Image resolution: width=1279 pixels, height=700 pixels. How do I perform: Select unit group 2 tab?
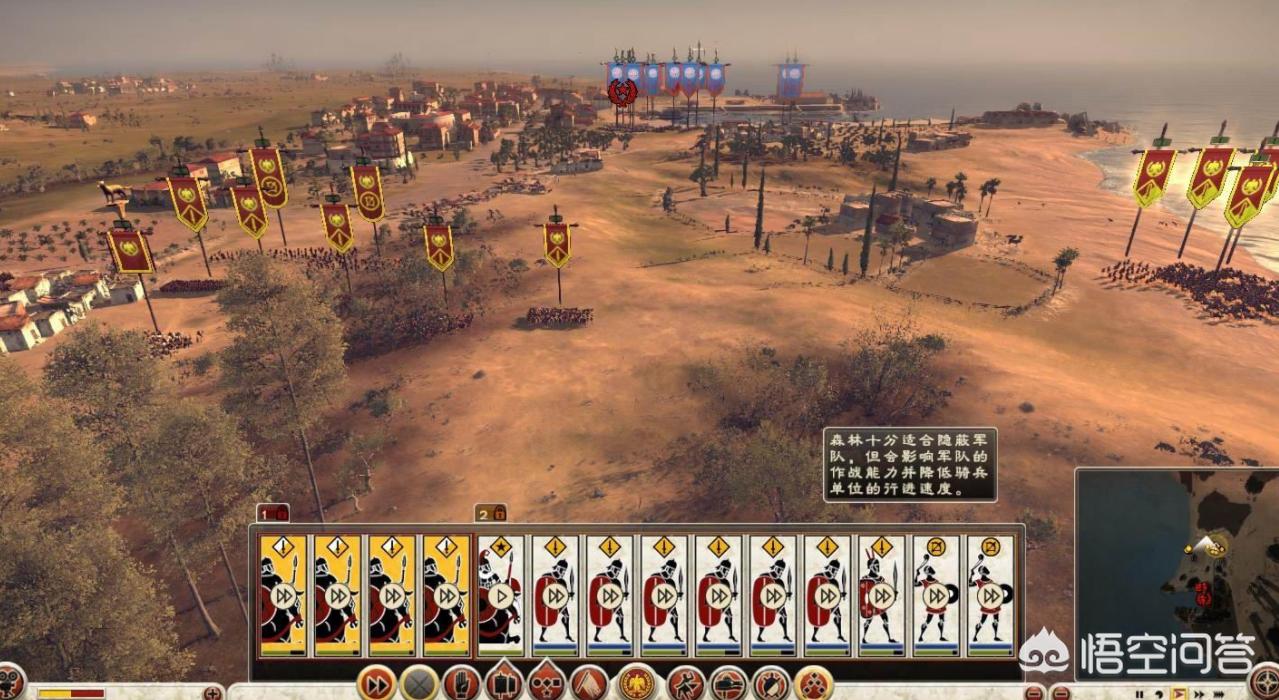489,514
